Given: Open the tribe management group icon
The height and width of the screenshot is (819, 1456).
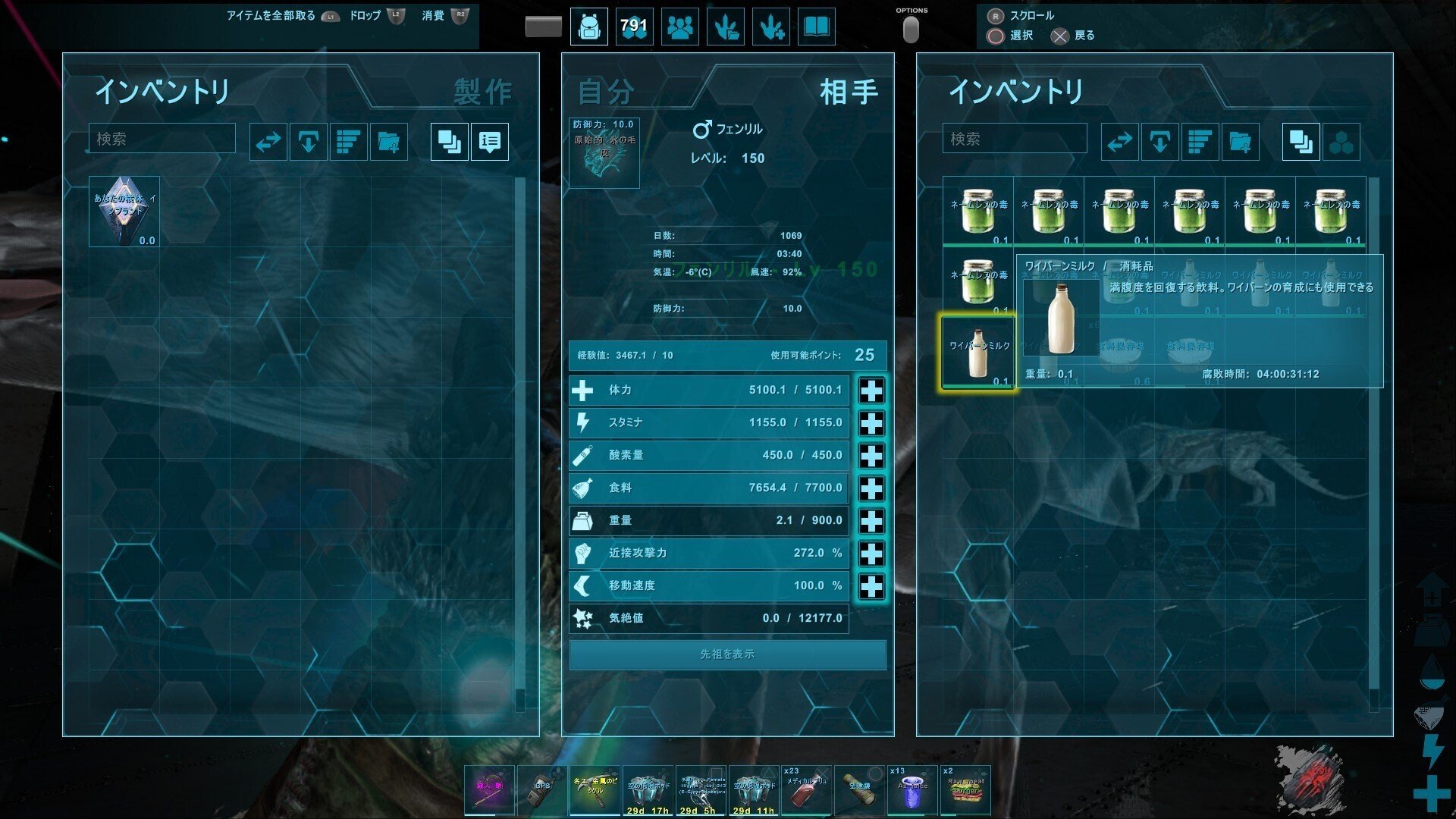Looking at the screenshot, I should pos(679,27).
